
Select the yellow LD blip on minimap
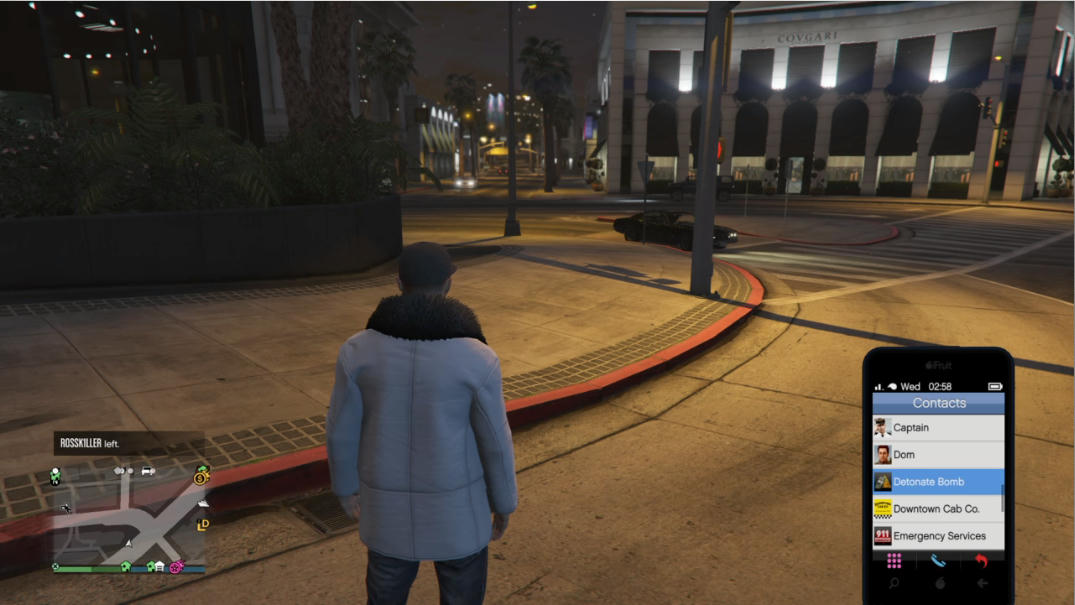(203, 524)
